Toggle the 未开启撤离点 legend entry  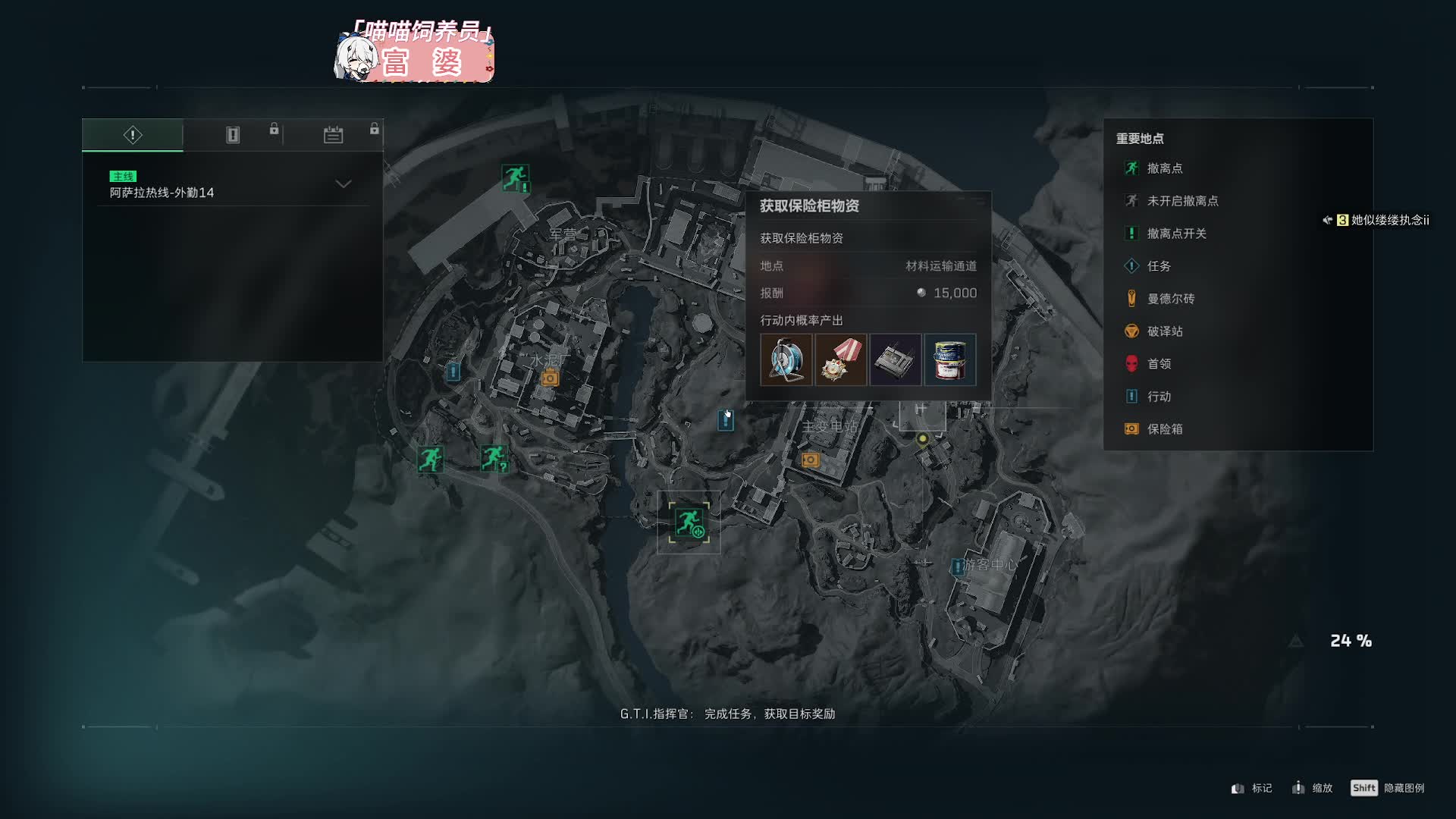tap(1181, 201)
